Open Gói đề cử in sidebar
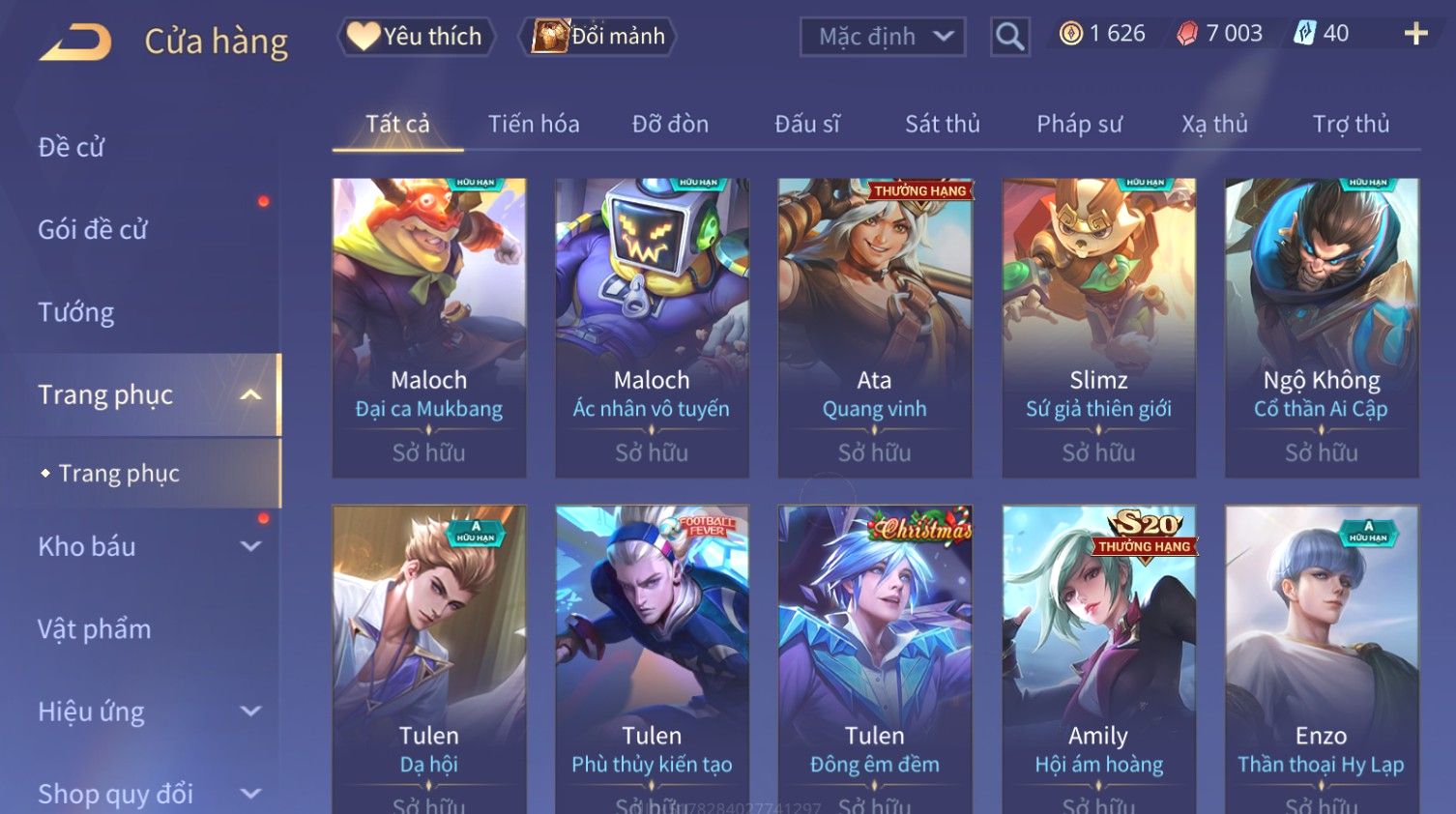Image resolution: width=1456 pixels, height=814 pixels. point(93,230)
